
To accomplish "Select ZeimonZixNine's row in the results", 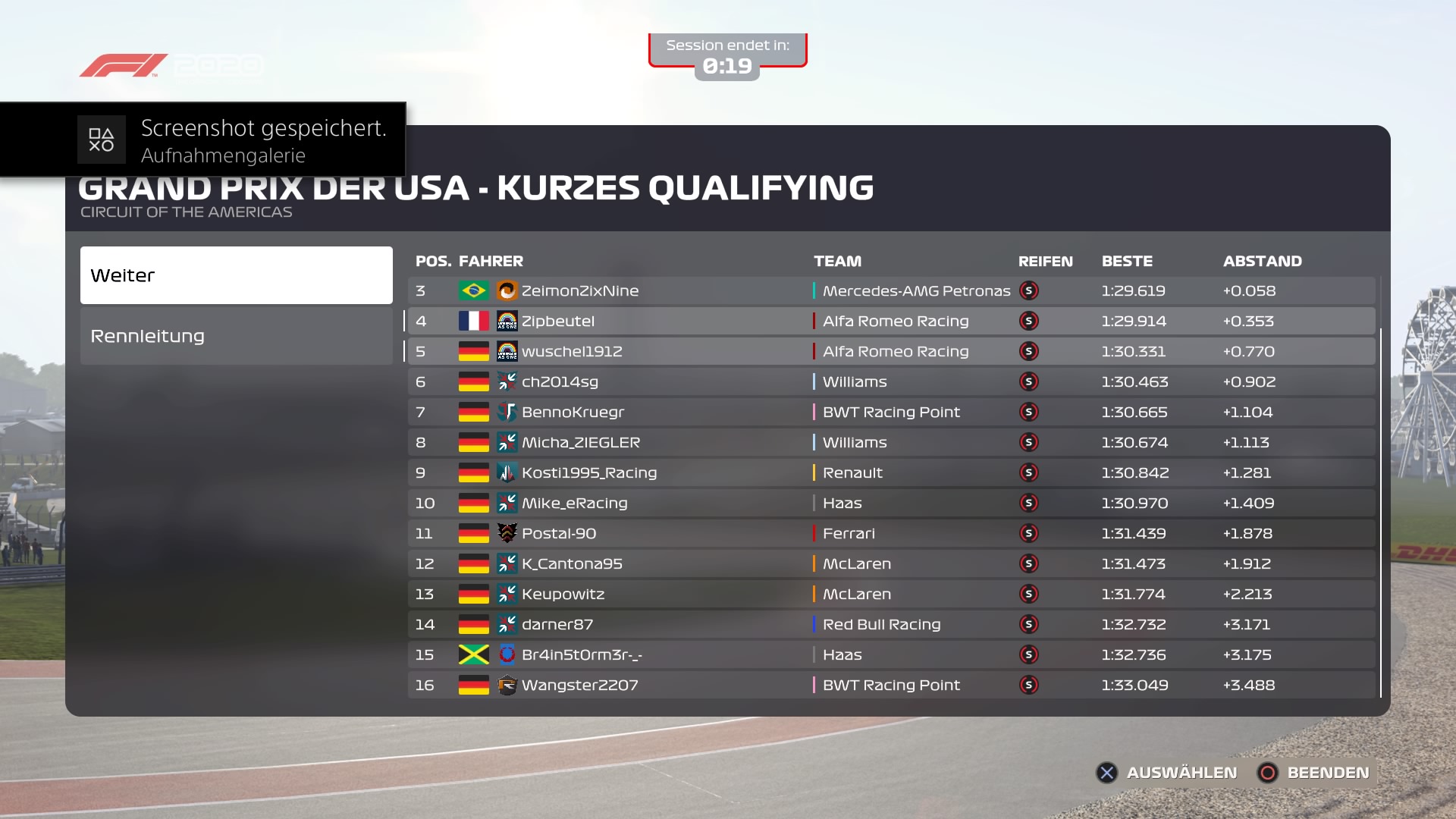I will 891,291.
